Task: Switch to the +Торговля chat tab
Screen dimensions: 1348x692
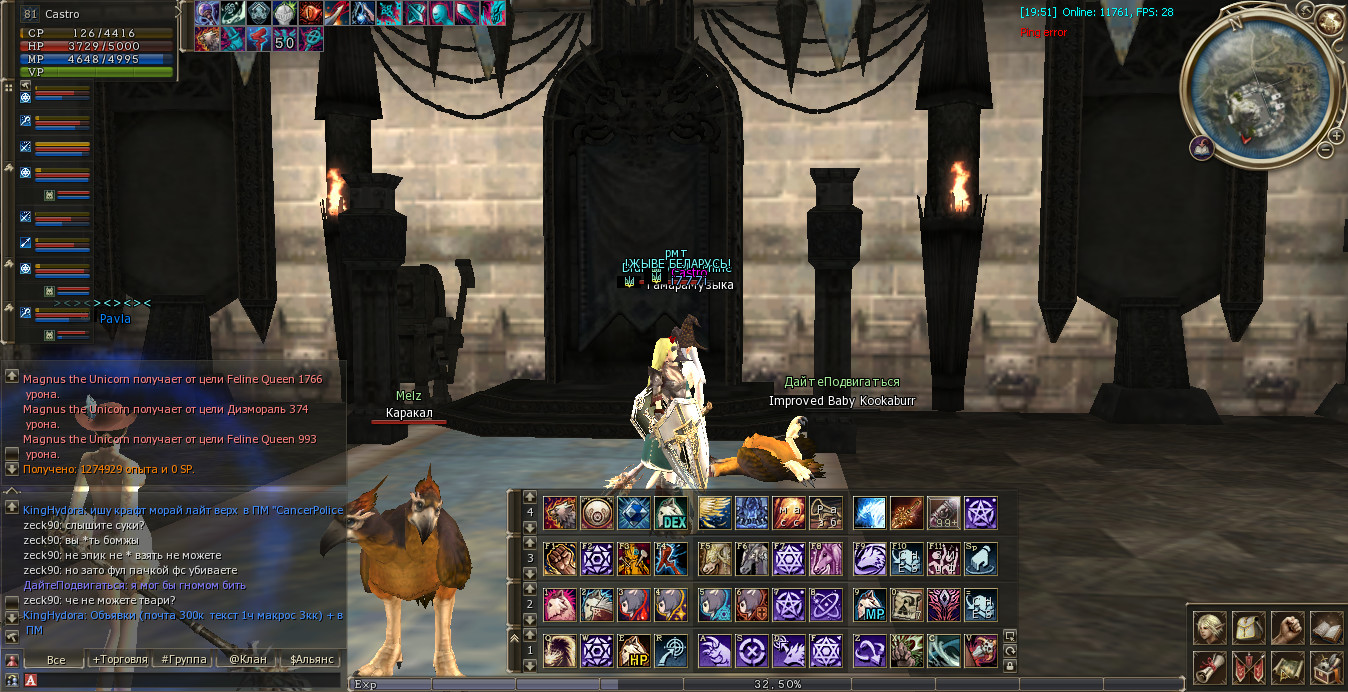Action: coord(119,660)
